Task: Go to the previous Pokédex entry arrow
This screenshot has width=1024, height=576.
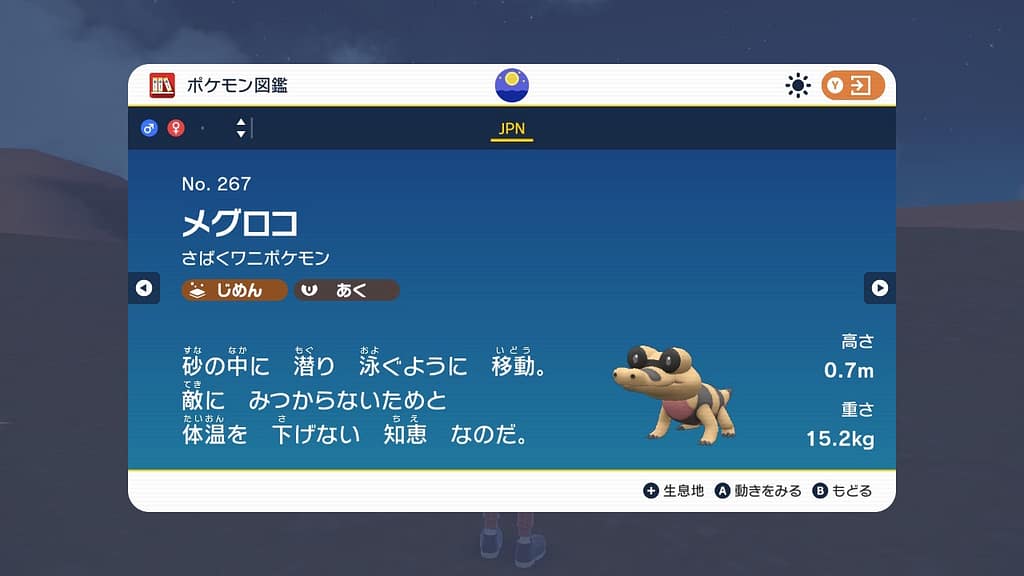Action: coord(143,288)
